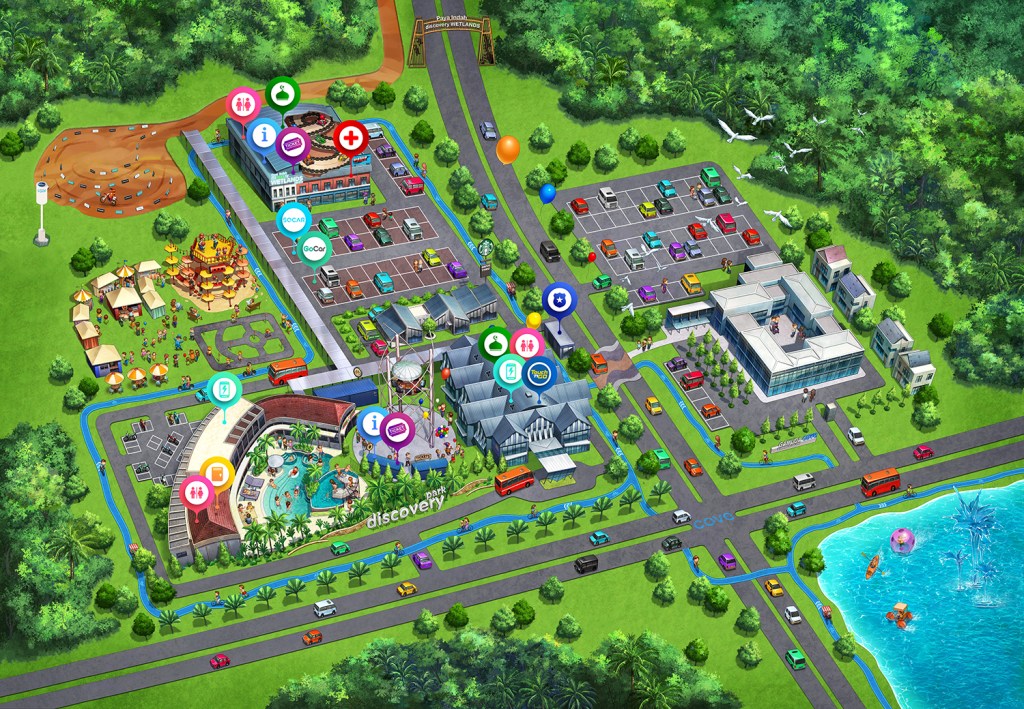Click the blue police badge marker
The height and width of the screenshot is (709, 1024).
(x=557, y=299)
